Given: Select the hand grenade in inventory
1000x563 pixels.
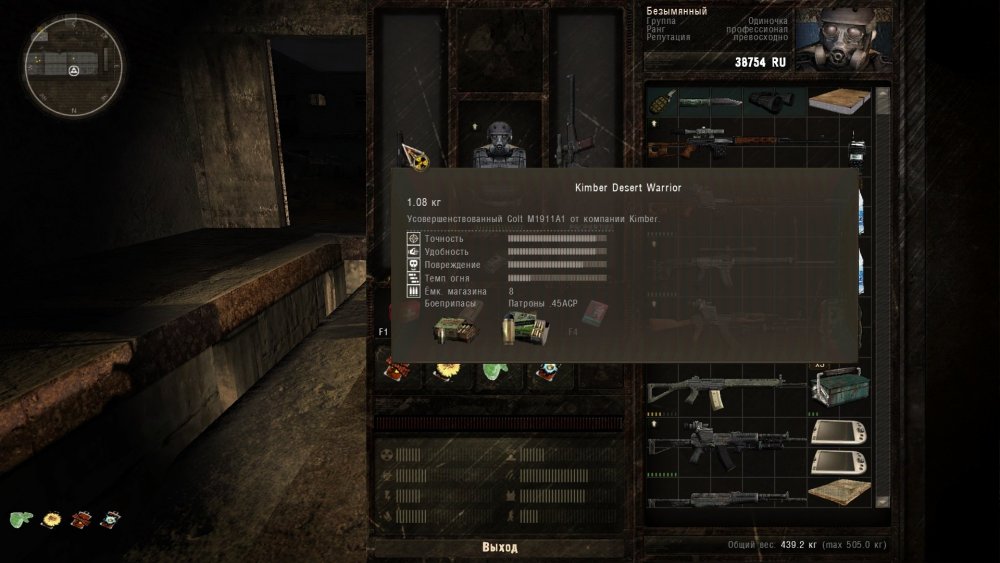Looking at the screenshot, I should (x=660, y=101).
